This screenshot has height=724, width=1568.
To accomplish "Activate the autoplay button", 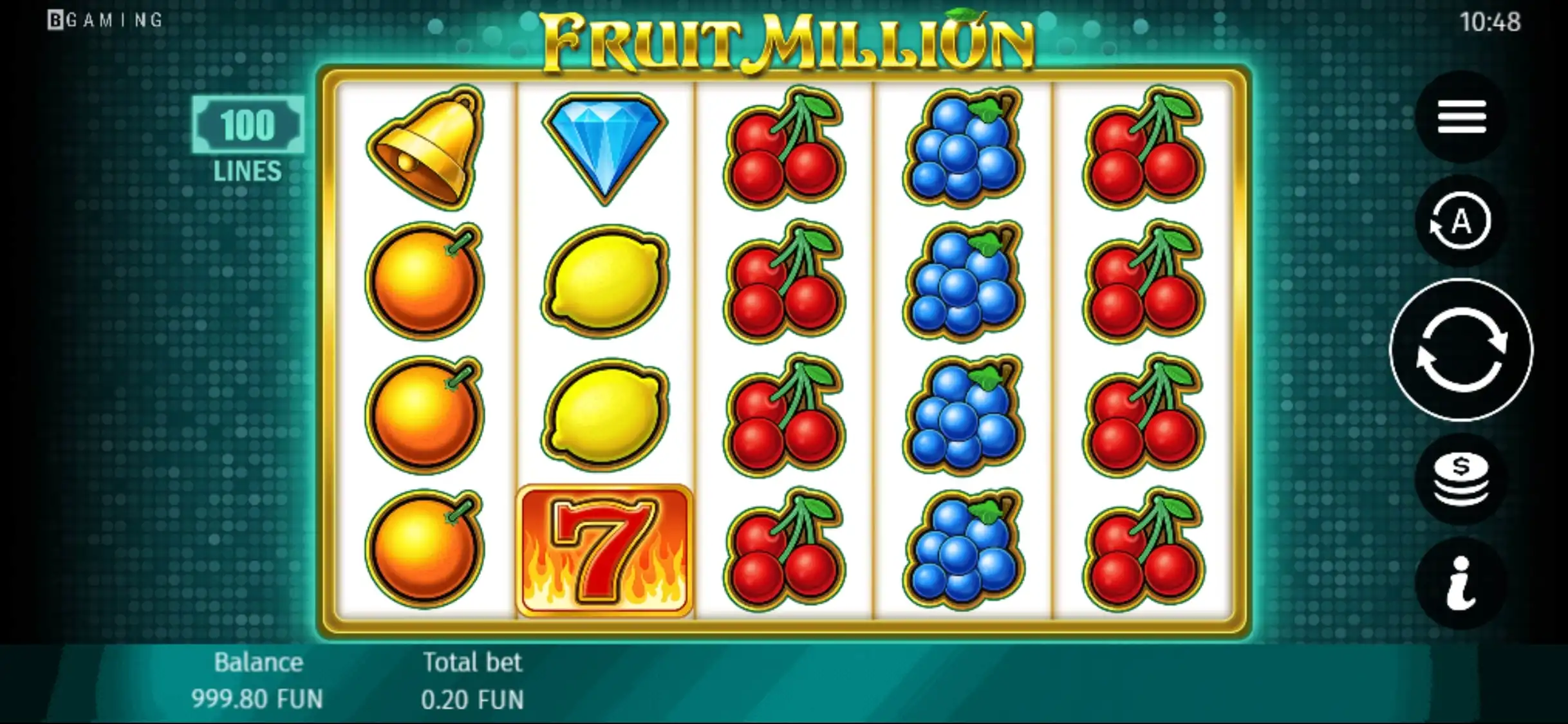I will (1461, 222).
